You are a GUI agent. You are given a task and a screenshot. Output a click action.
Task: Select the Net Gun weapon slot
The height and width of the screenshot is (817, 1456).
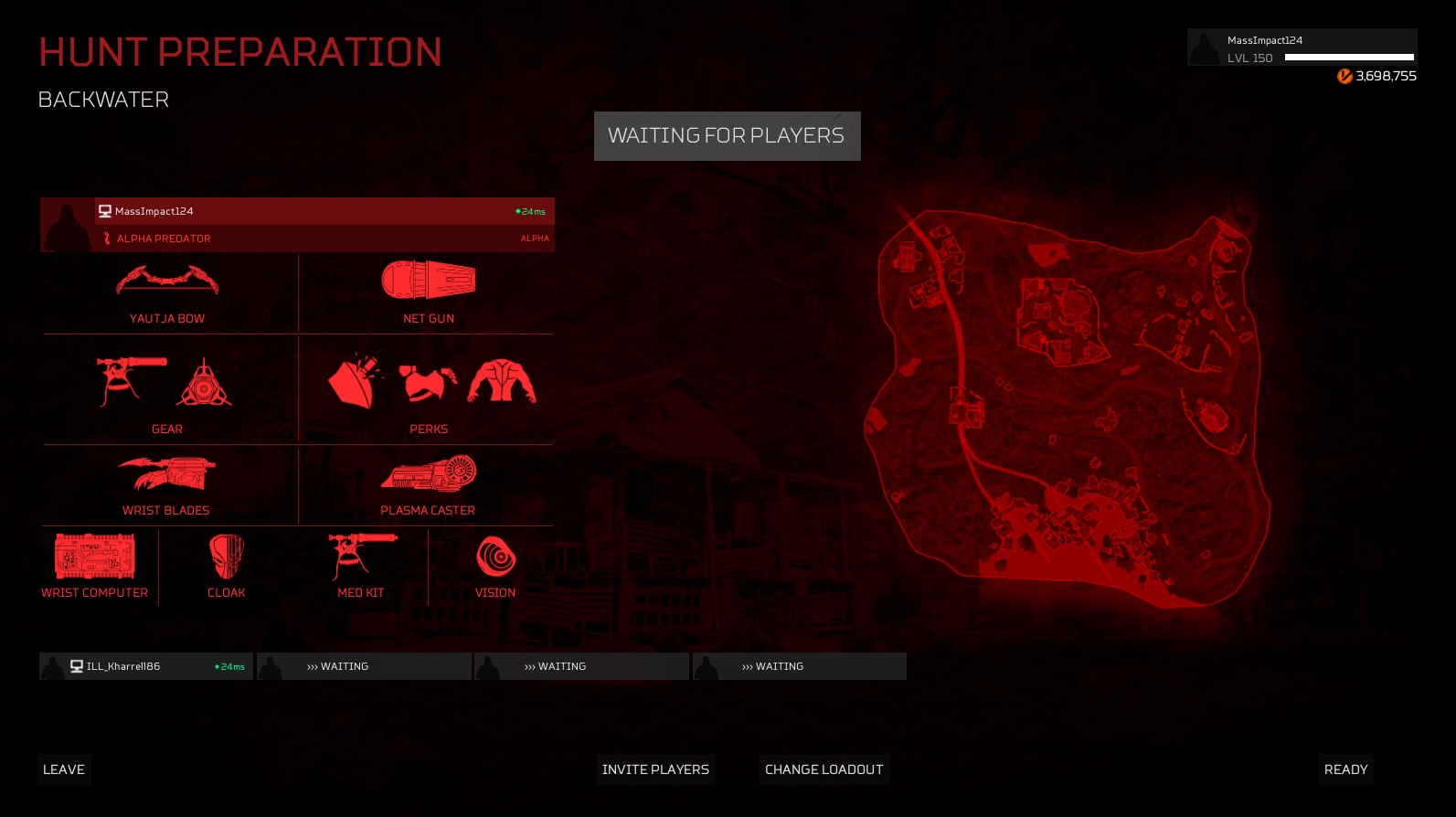point(428,293)
